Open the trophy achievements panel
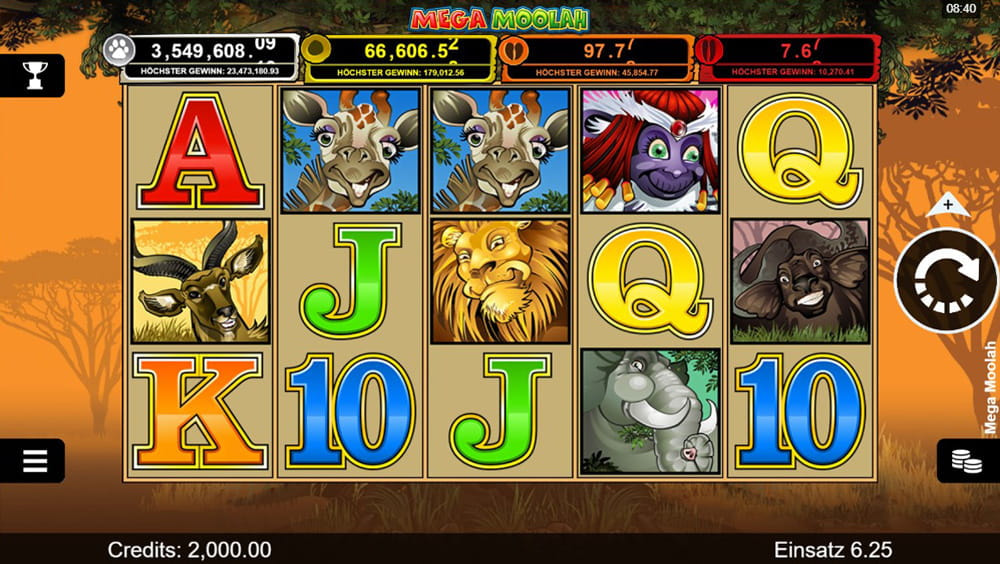The height and width of the screenshot is (564, 1000). coord(34,75)
